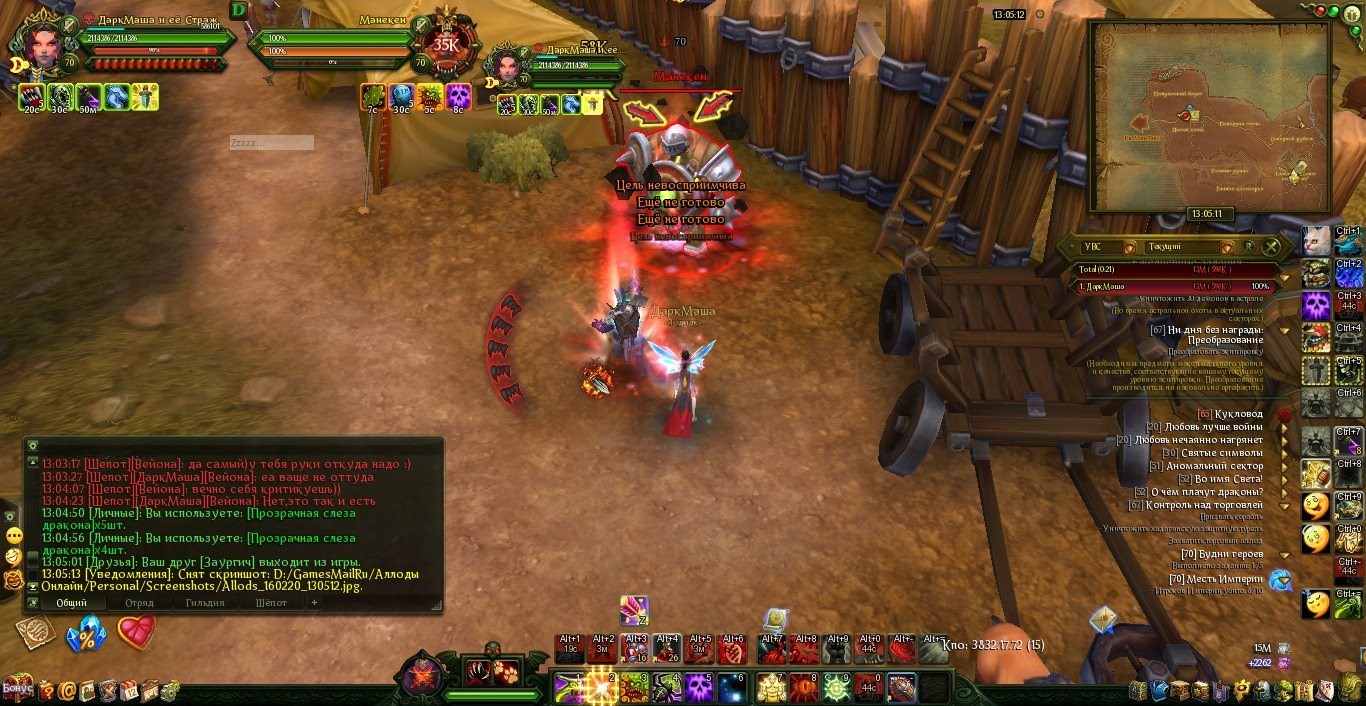Screen dimensions: 1366x706
Task: Use the red eye ability in slot 8
Action: click(x=805, y=687)
